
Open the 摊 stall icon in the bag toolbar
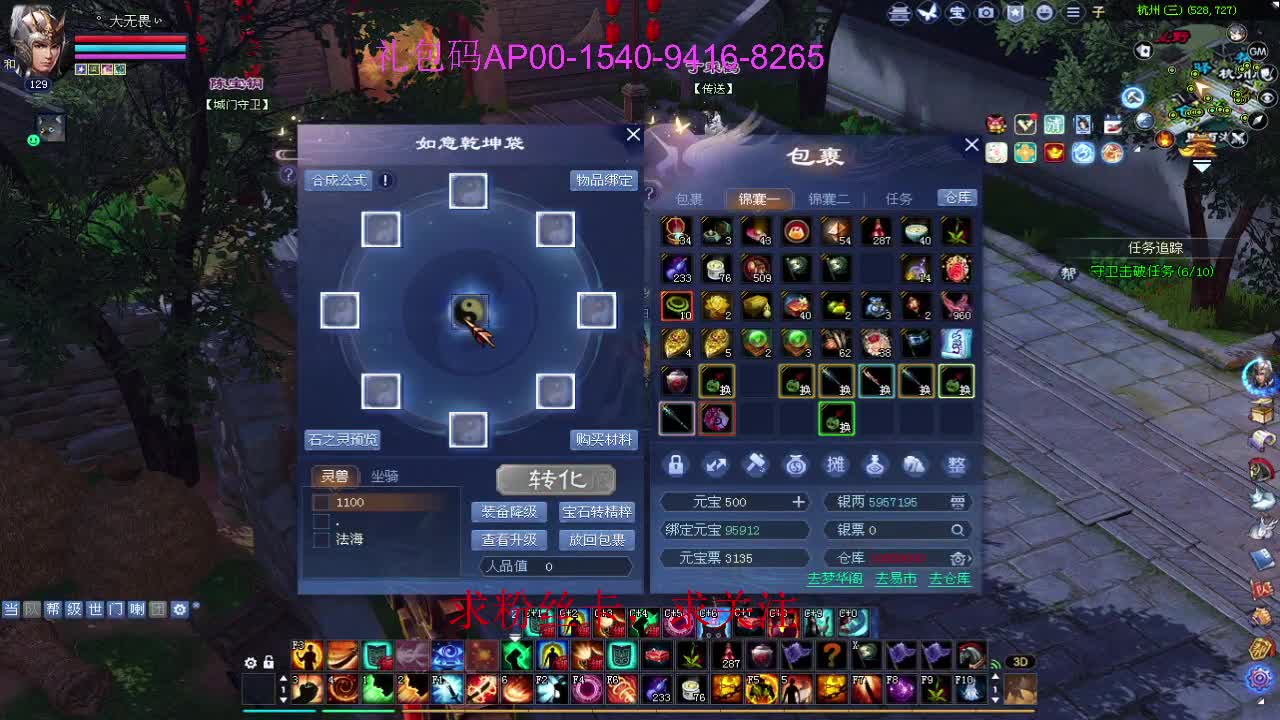838,464
